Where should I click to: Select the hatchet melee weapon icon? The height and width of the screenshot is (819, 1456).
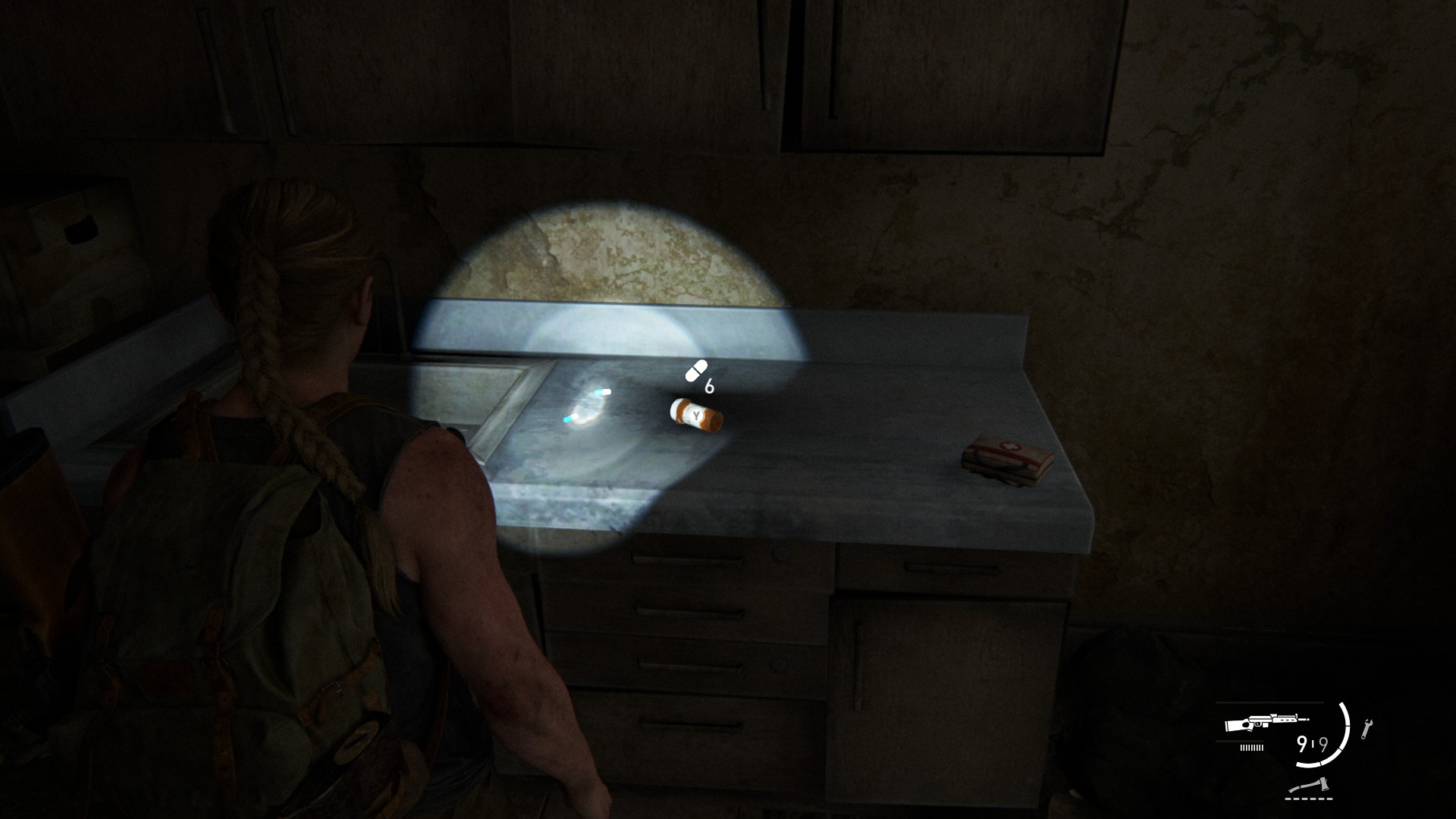pos(1309,786)
